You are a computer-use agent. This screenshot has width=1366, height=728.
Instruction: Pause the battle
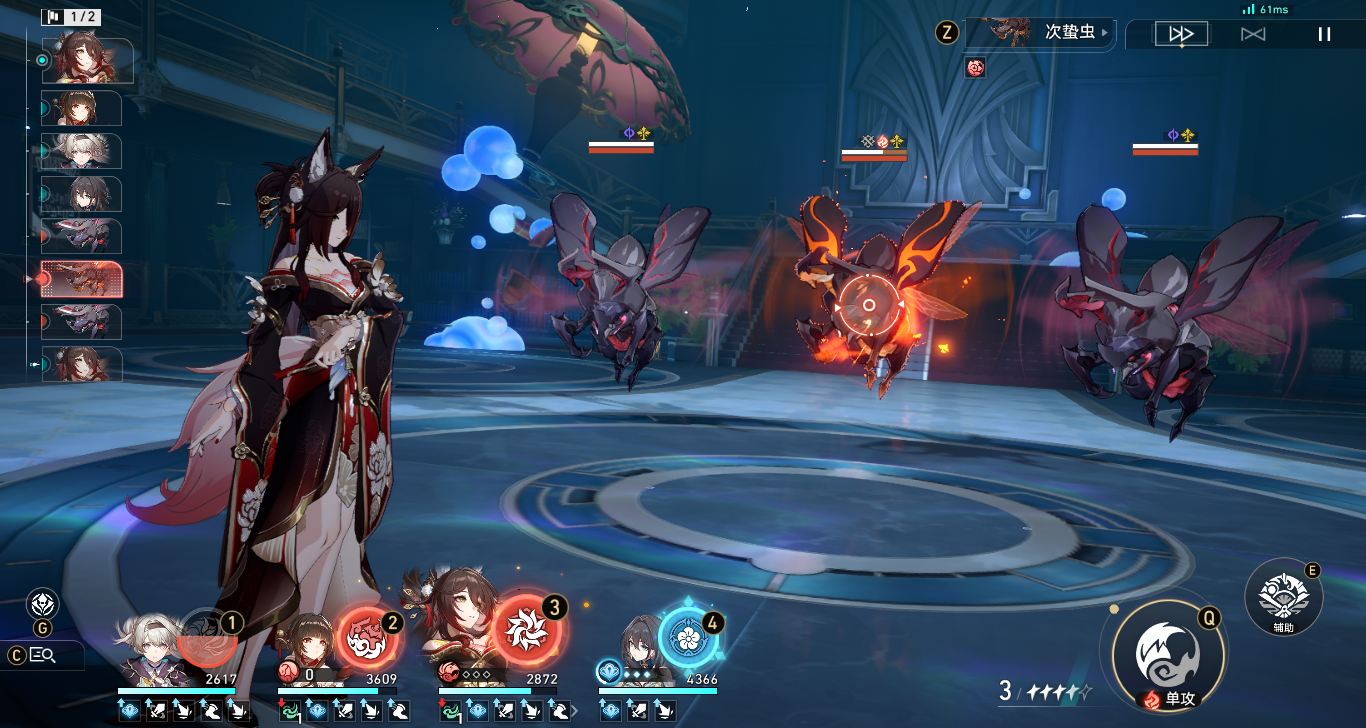(x=1324, y=34)
